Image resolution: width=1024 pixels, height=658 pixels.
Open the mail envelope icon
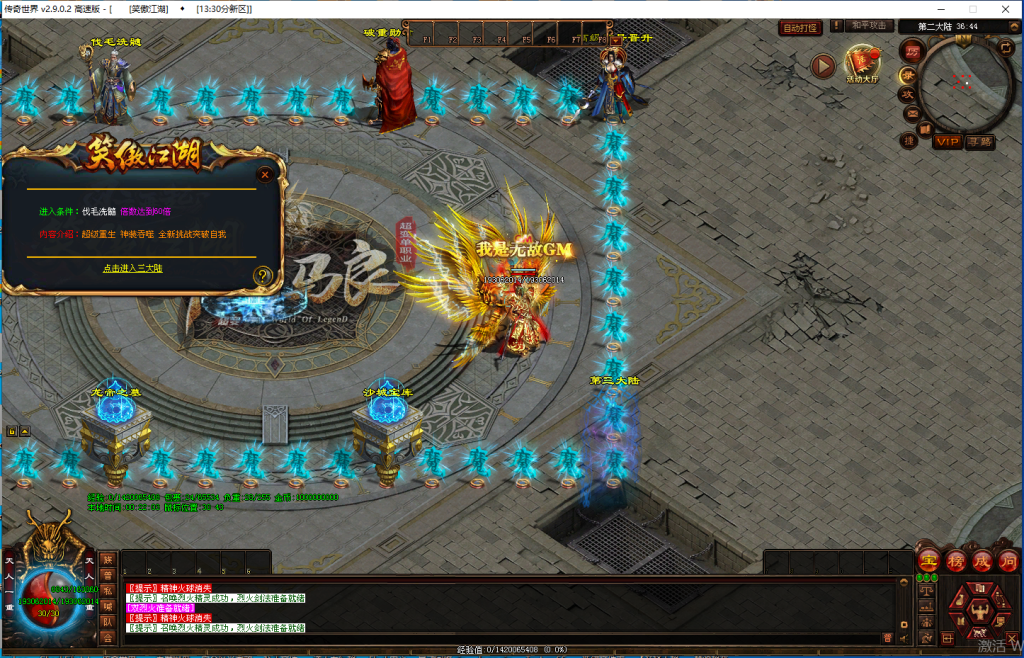click(x=911, y=112)
